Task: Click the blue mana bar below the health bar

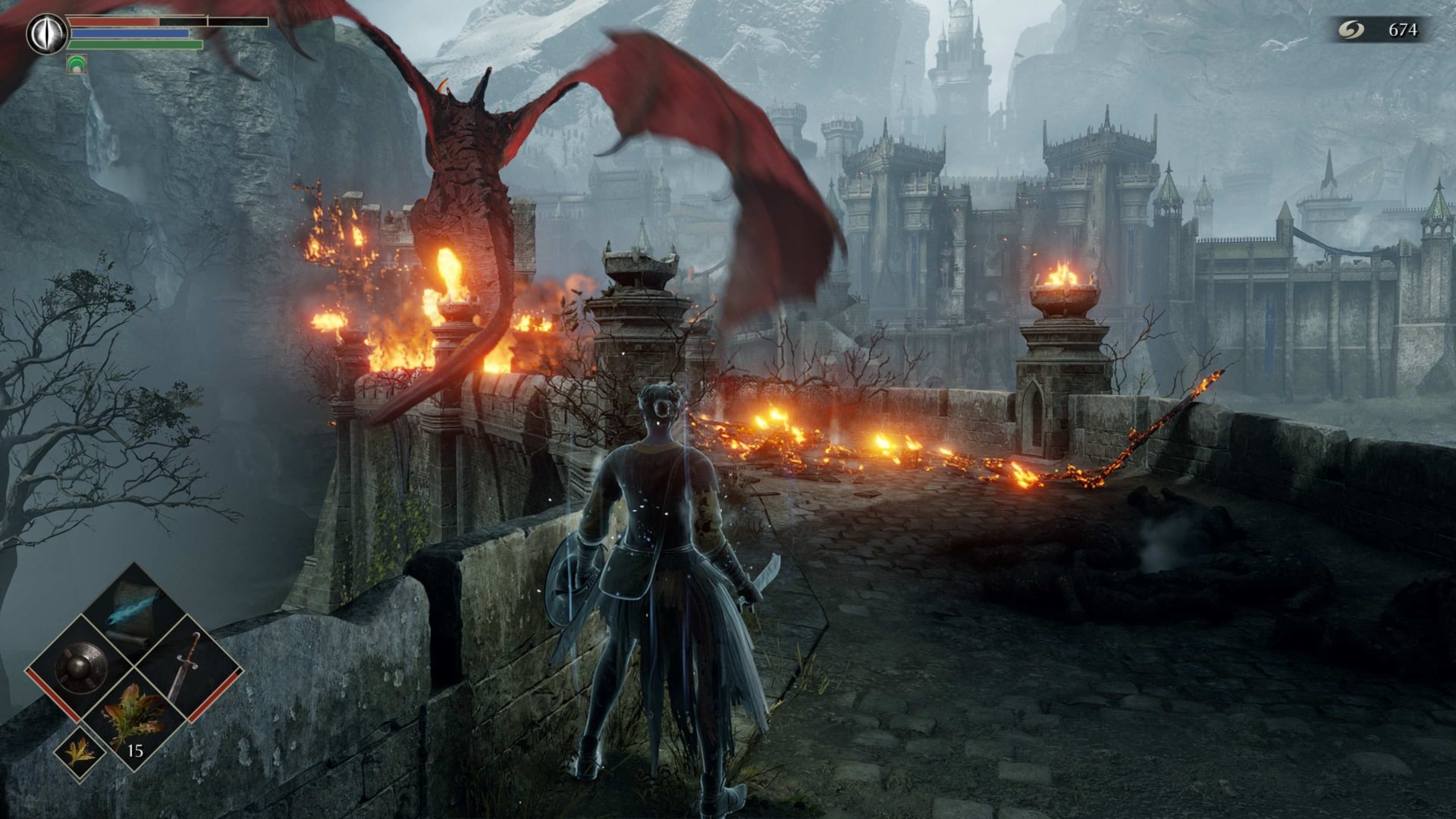Action: [129, 33]
